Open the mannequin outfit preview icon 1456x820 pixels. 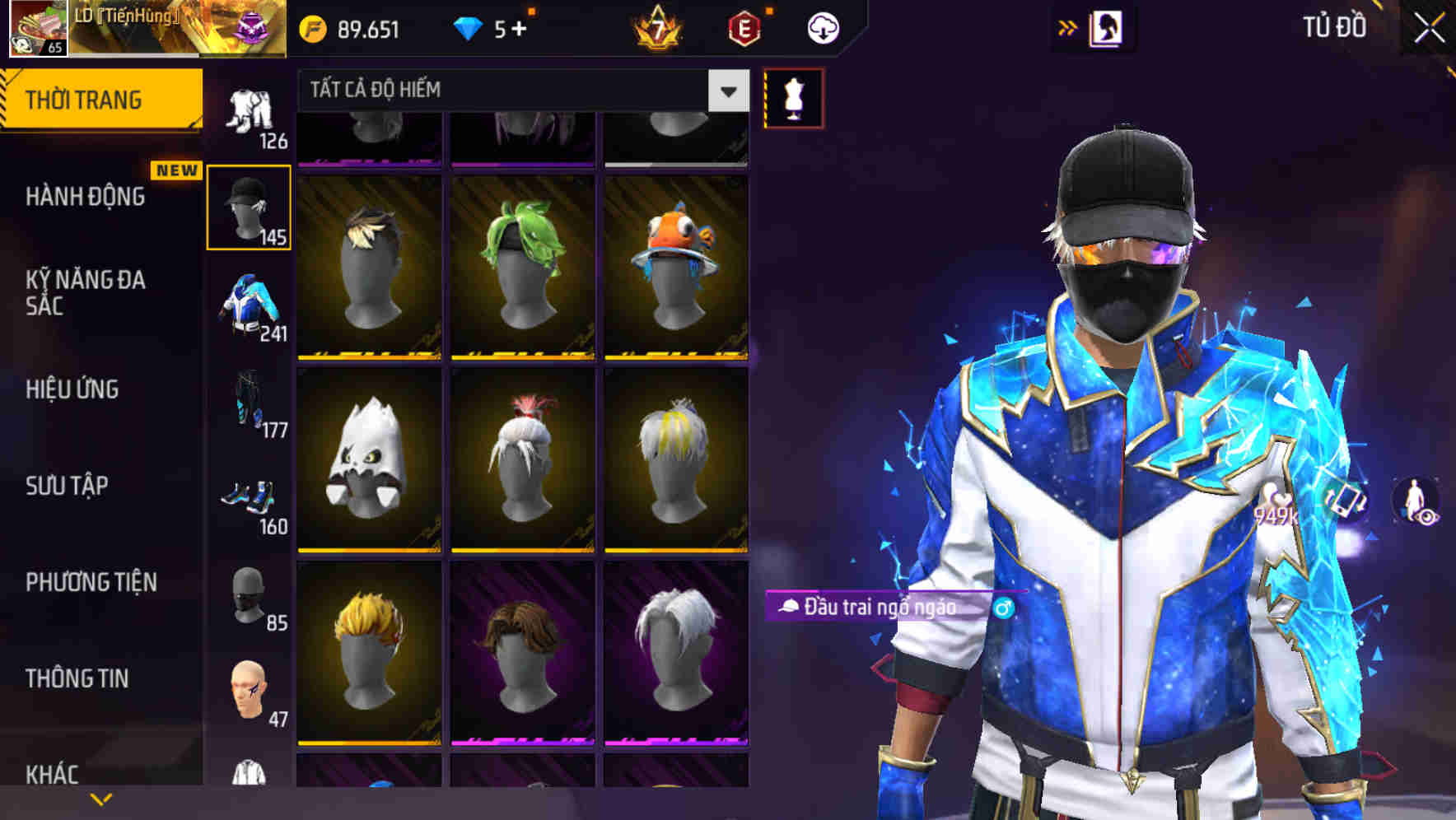793,97
